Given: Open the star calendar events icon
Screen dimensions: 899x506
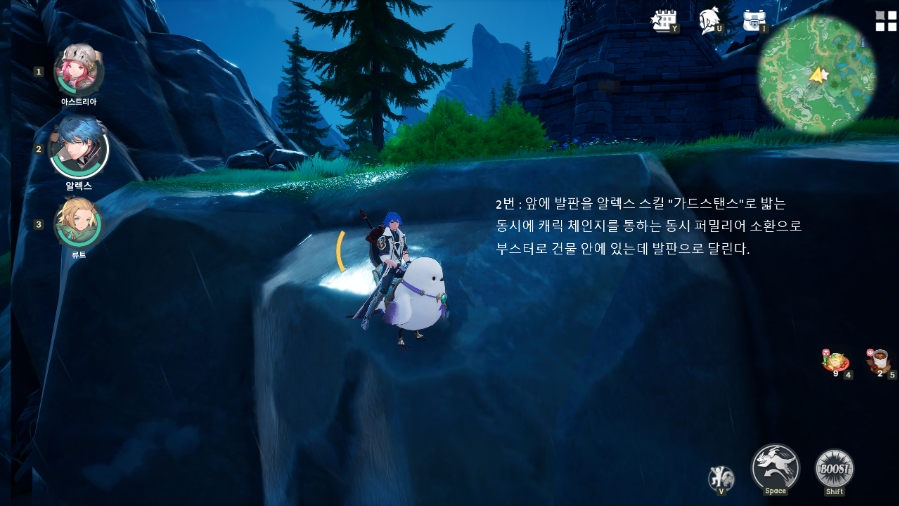Looking at the screenshot, I should 662,20.
